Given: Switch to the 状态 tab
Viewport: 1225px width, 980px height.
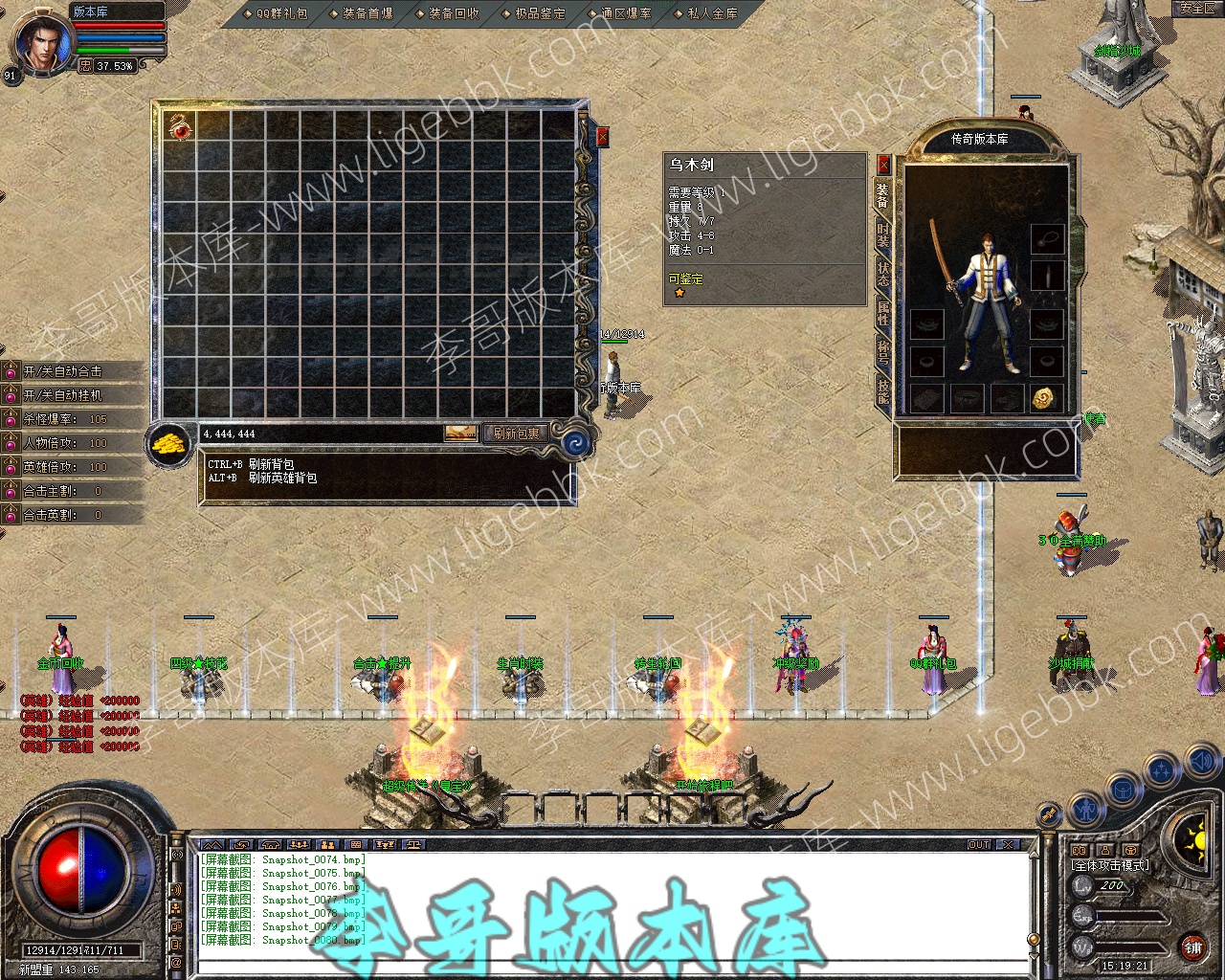Looking at the screenshot, I should (882, 273).
